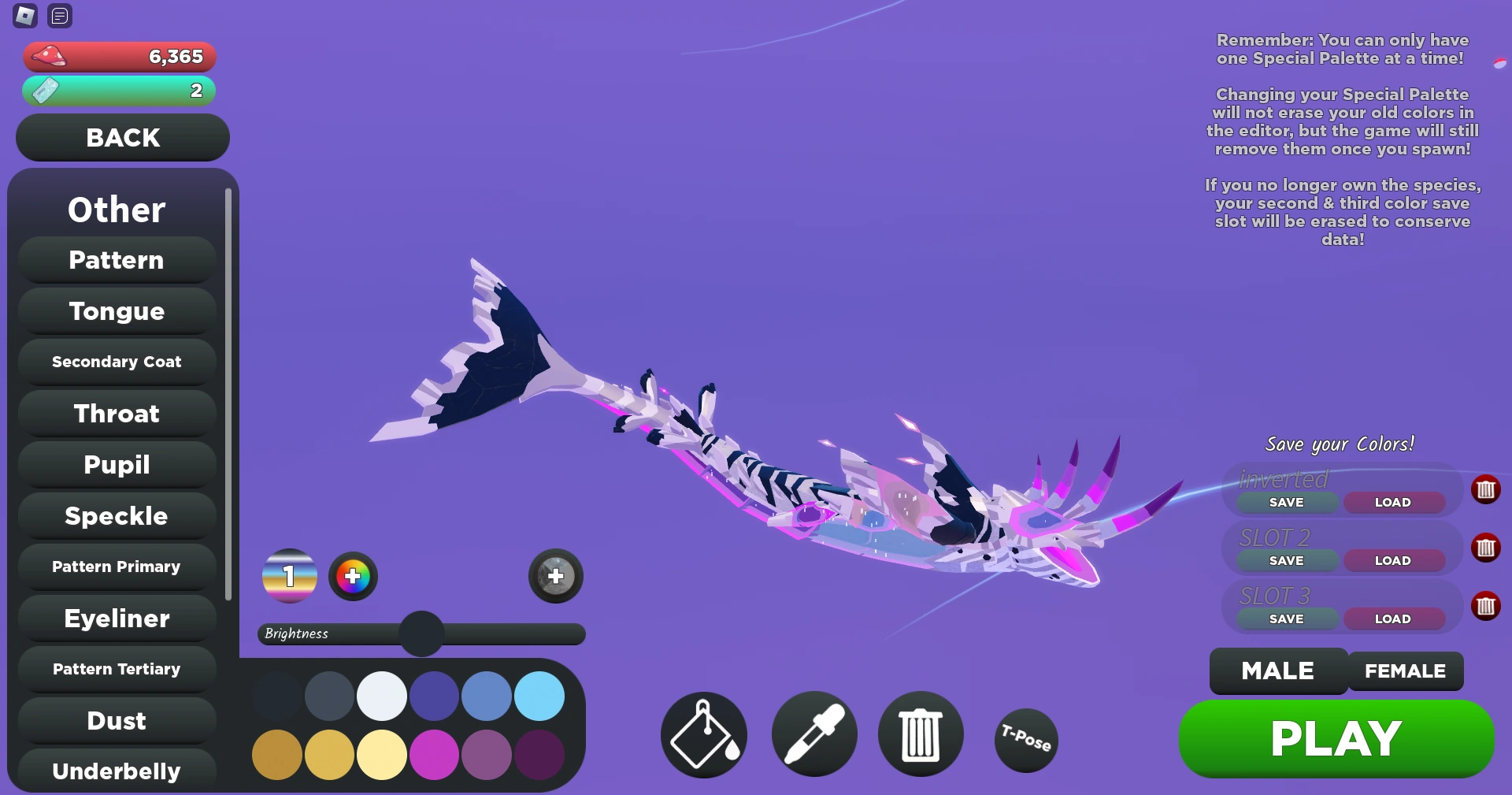The width and height of the screenshot is (1512, 795).
Task: Delete SLOT 2 with its trash icon
Action: pos(1487,548)
